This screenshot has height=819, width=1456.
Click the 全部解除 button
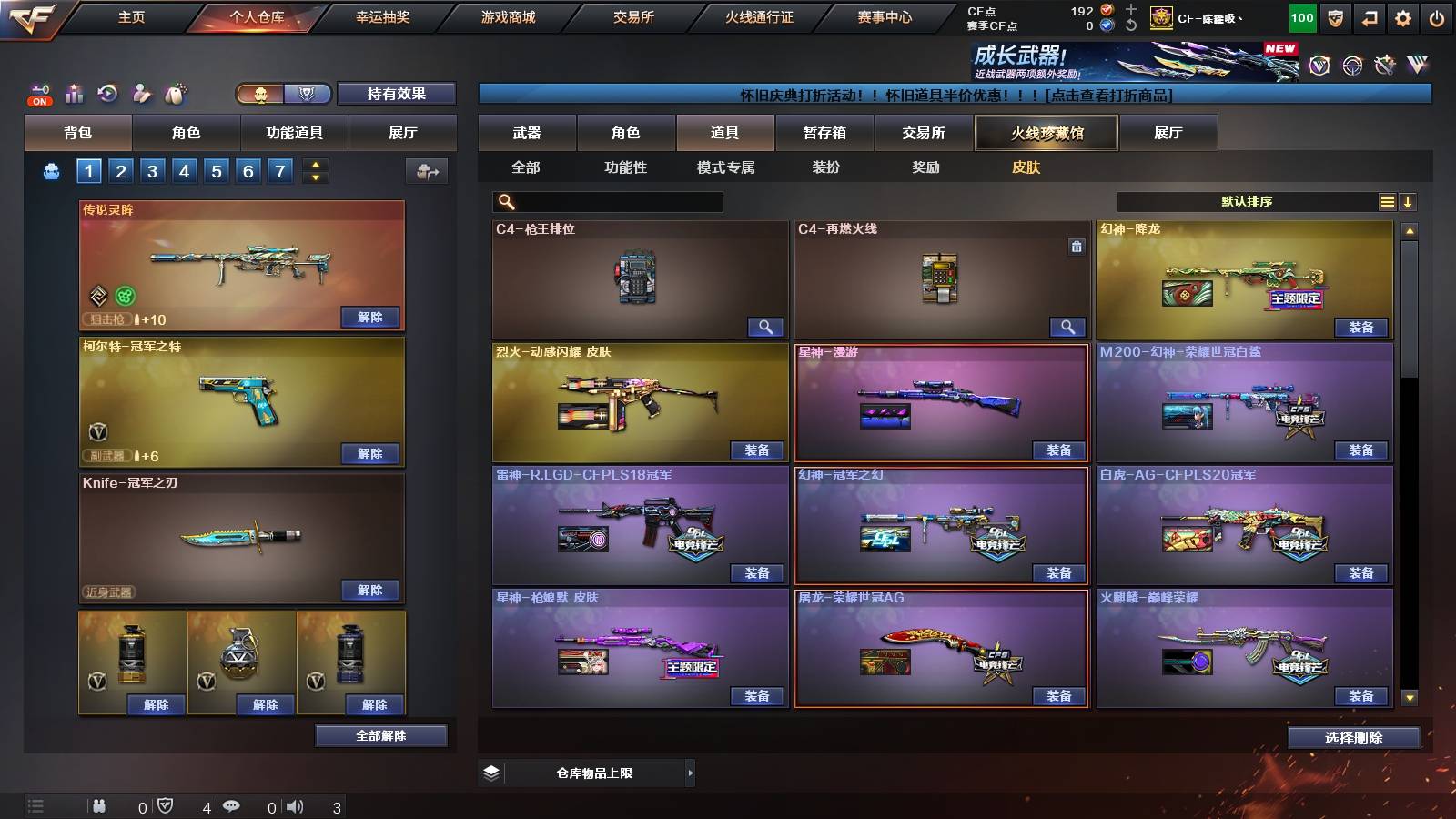382,735
